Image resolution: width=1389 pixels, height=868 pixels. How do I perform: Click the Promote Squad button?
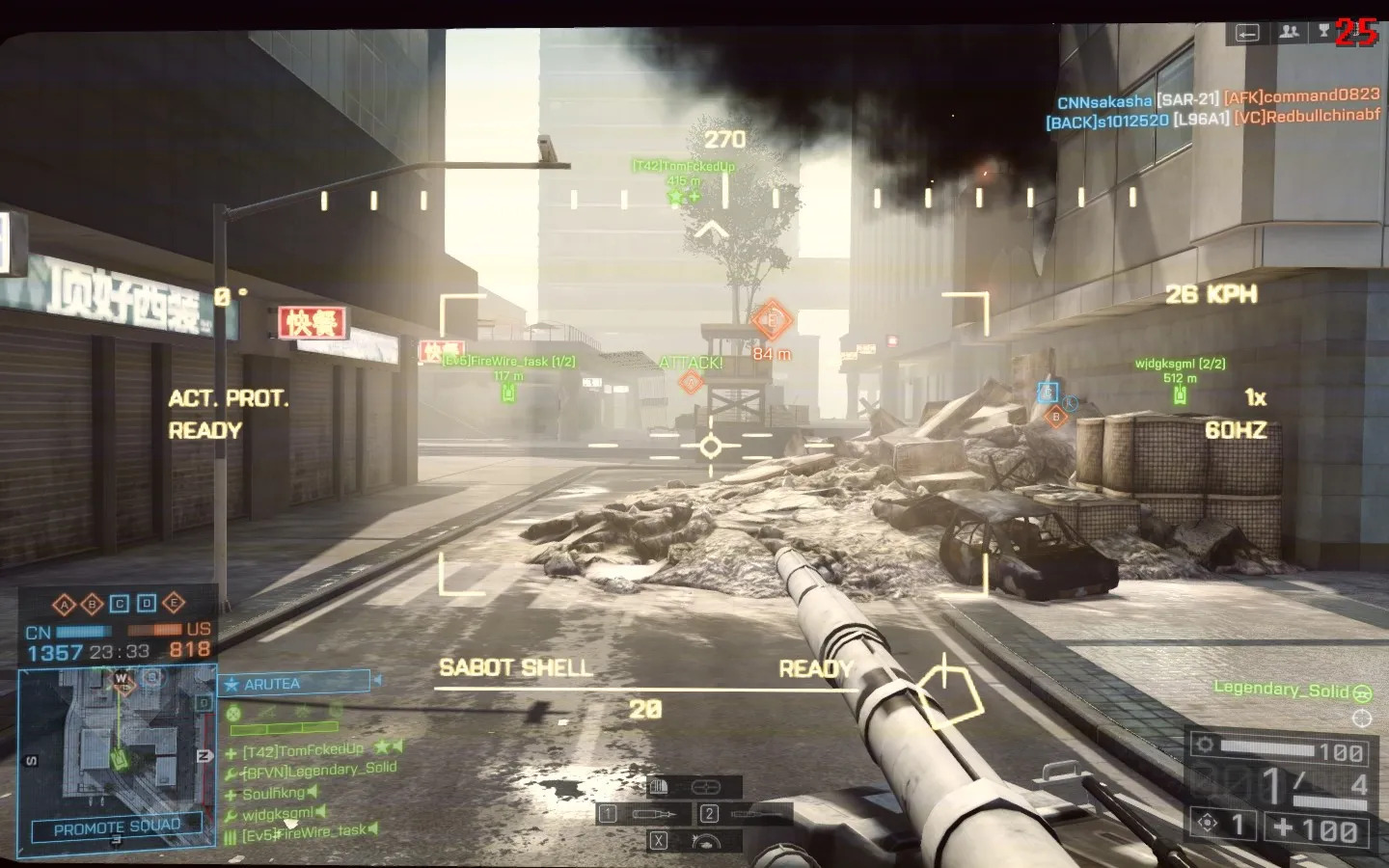(x=117, y=827)
